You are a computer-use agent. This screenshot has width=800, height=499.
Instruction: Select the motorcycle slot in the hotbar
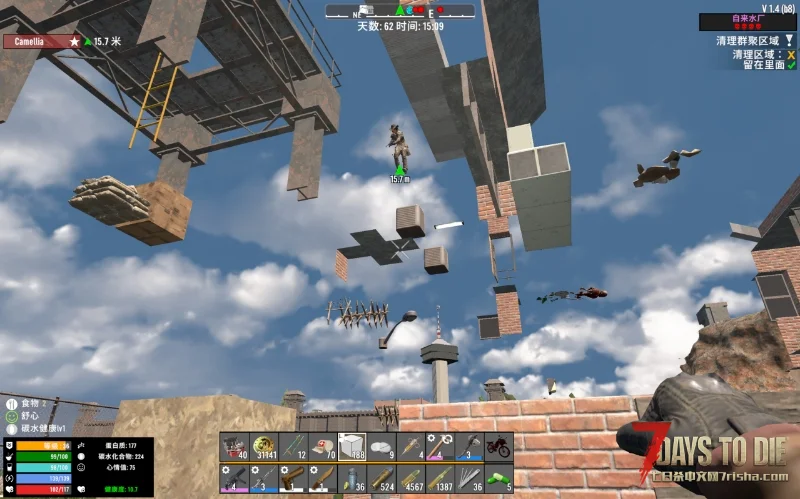[x=499, y=446]
